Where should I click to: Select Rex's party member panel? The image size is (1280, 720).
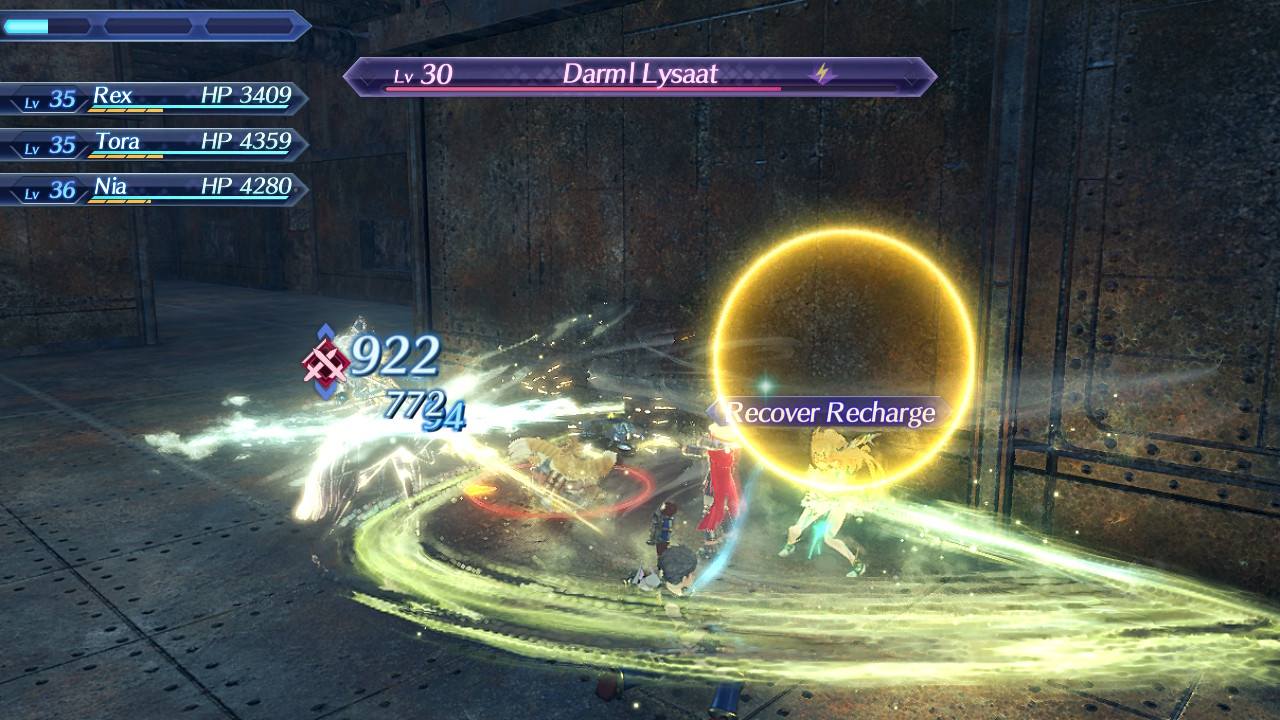tap(155, 98)
